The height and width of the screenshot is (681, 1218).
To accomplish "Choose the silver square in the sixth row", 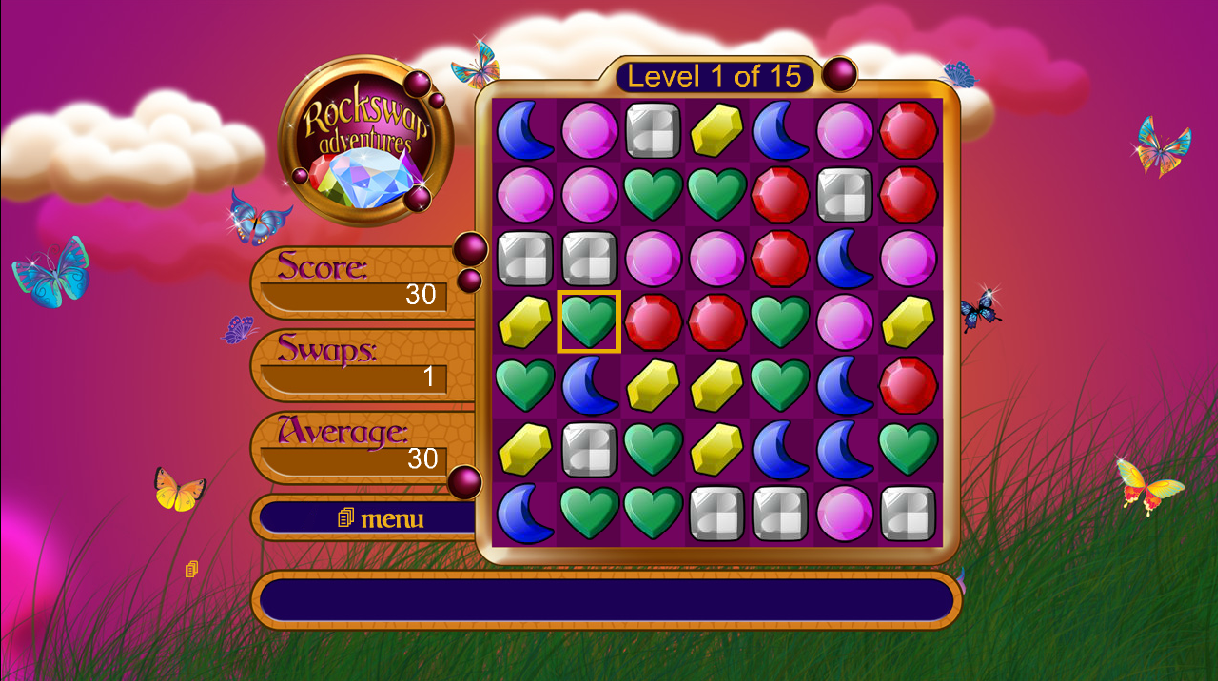I will click(x=589, y=449).
